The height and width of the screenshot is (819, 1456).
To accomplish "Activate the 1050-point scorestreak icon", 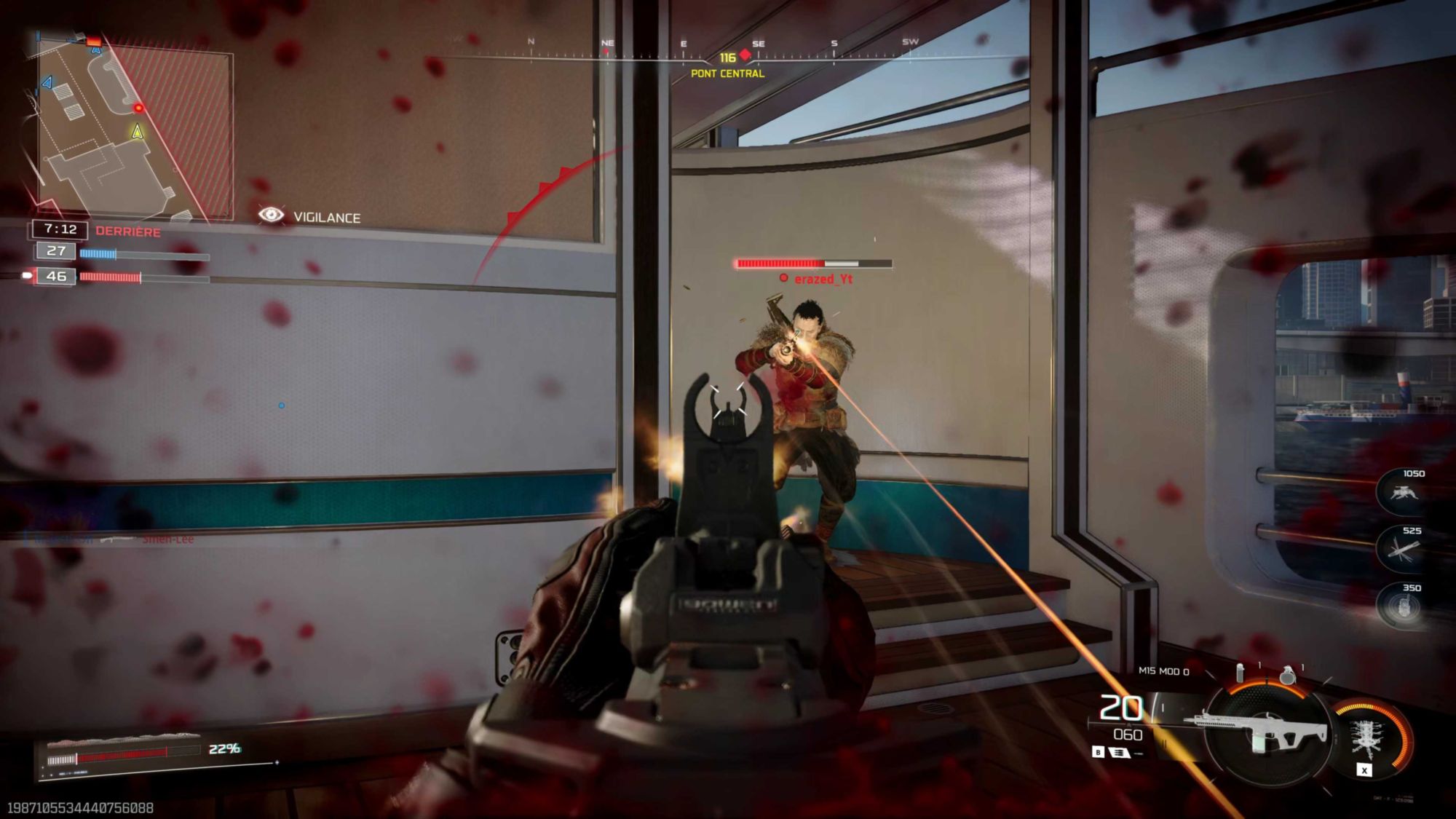I will click(1403, 494).
